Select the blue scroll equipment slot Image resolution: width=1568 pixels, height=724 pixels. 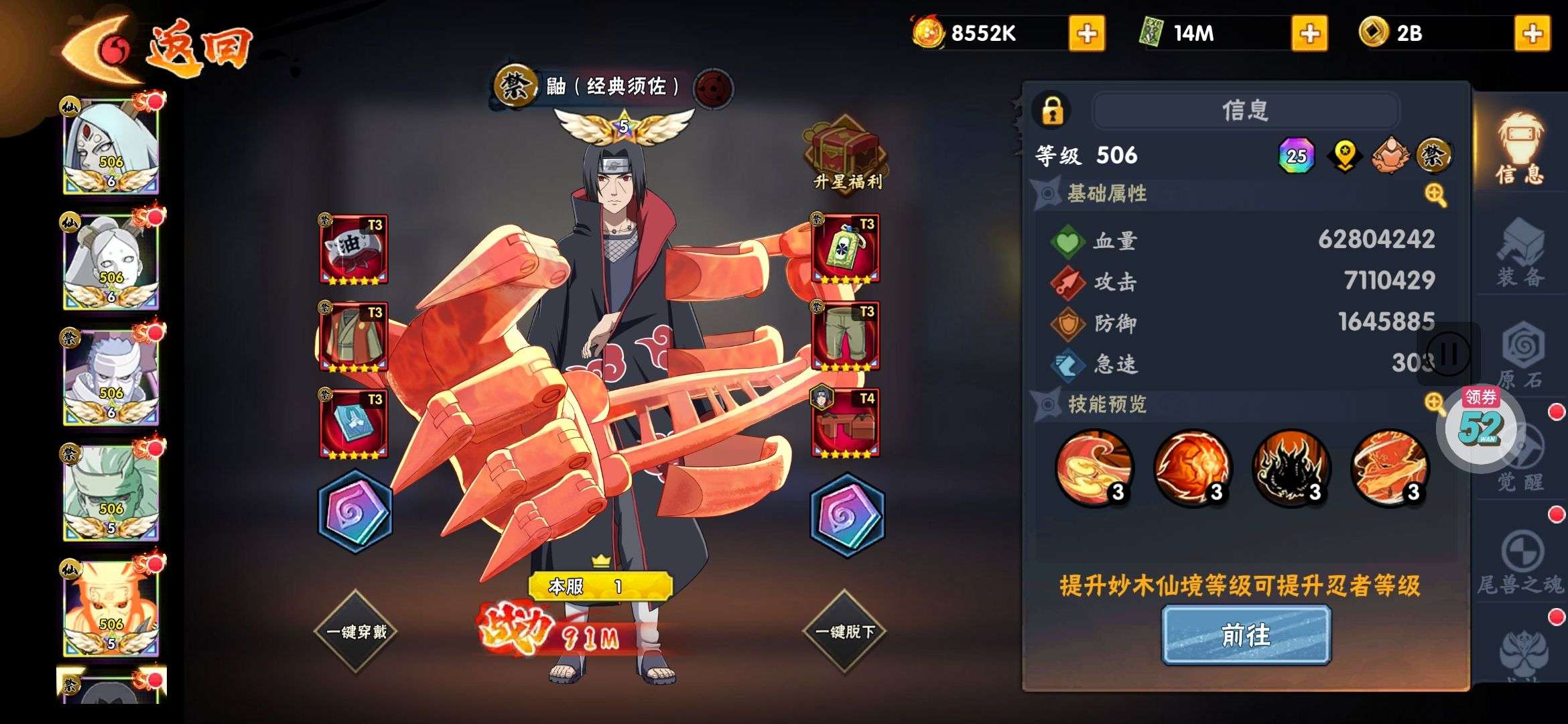(x=354, y=424)
